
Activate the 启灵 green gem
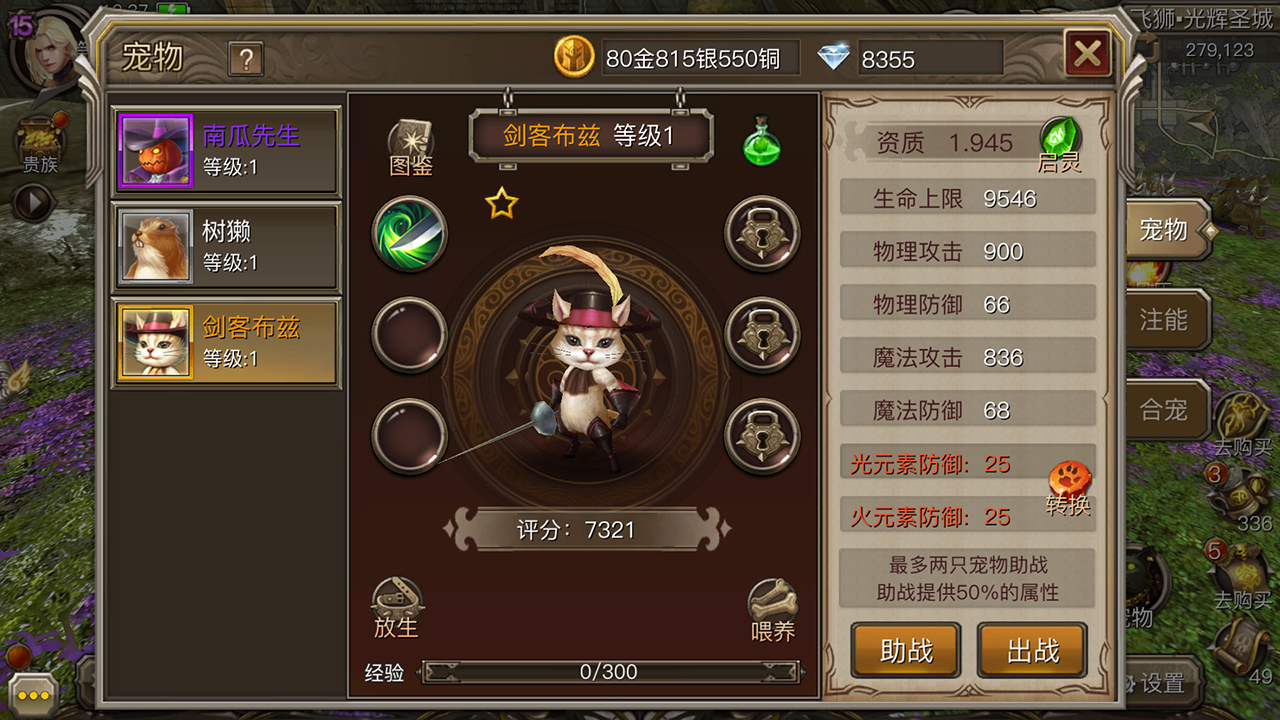tap(1060, 140)
